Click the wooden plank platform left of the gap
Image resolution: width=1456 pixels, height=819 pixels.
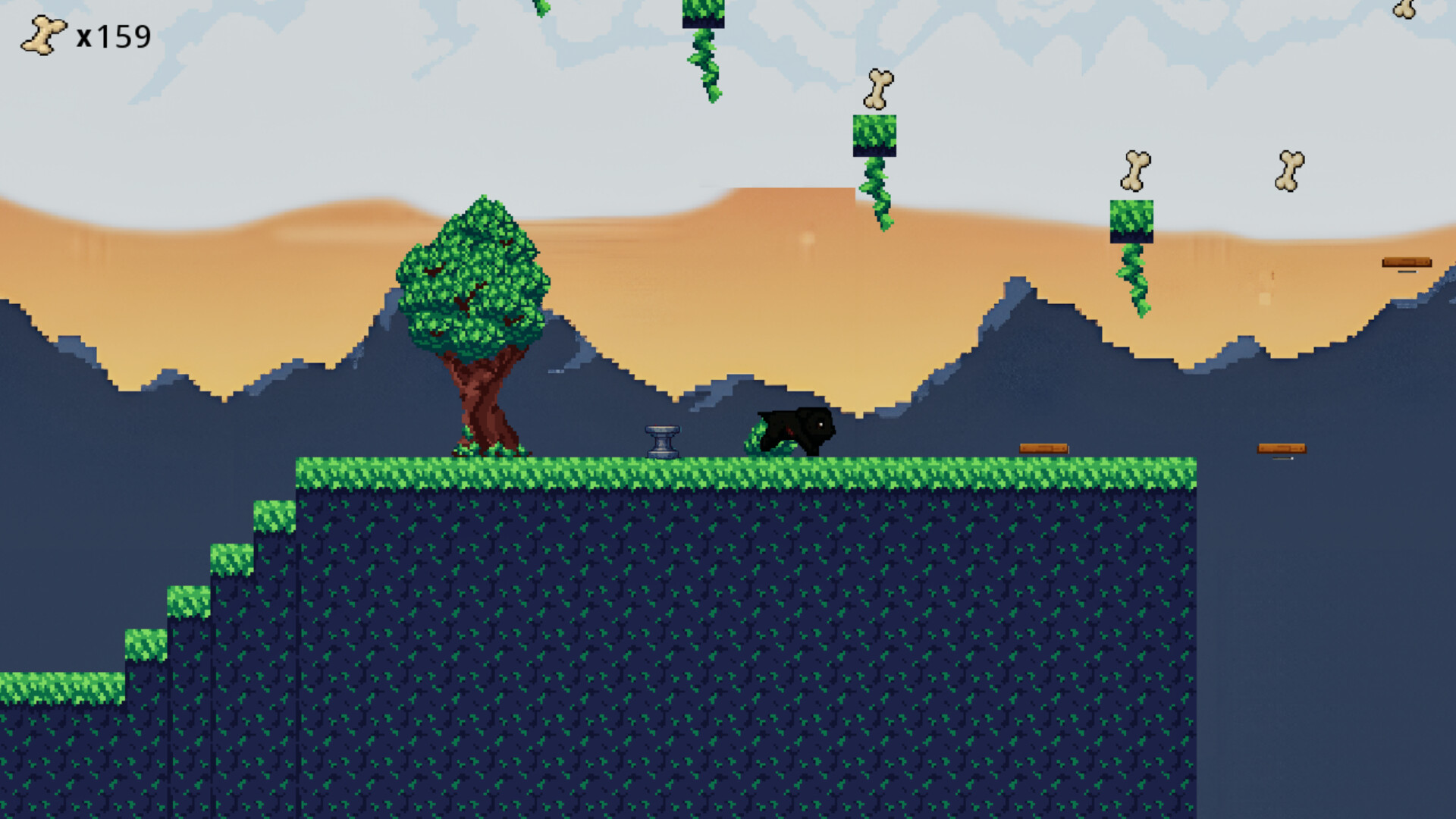click(x=1044, y=447)
